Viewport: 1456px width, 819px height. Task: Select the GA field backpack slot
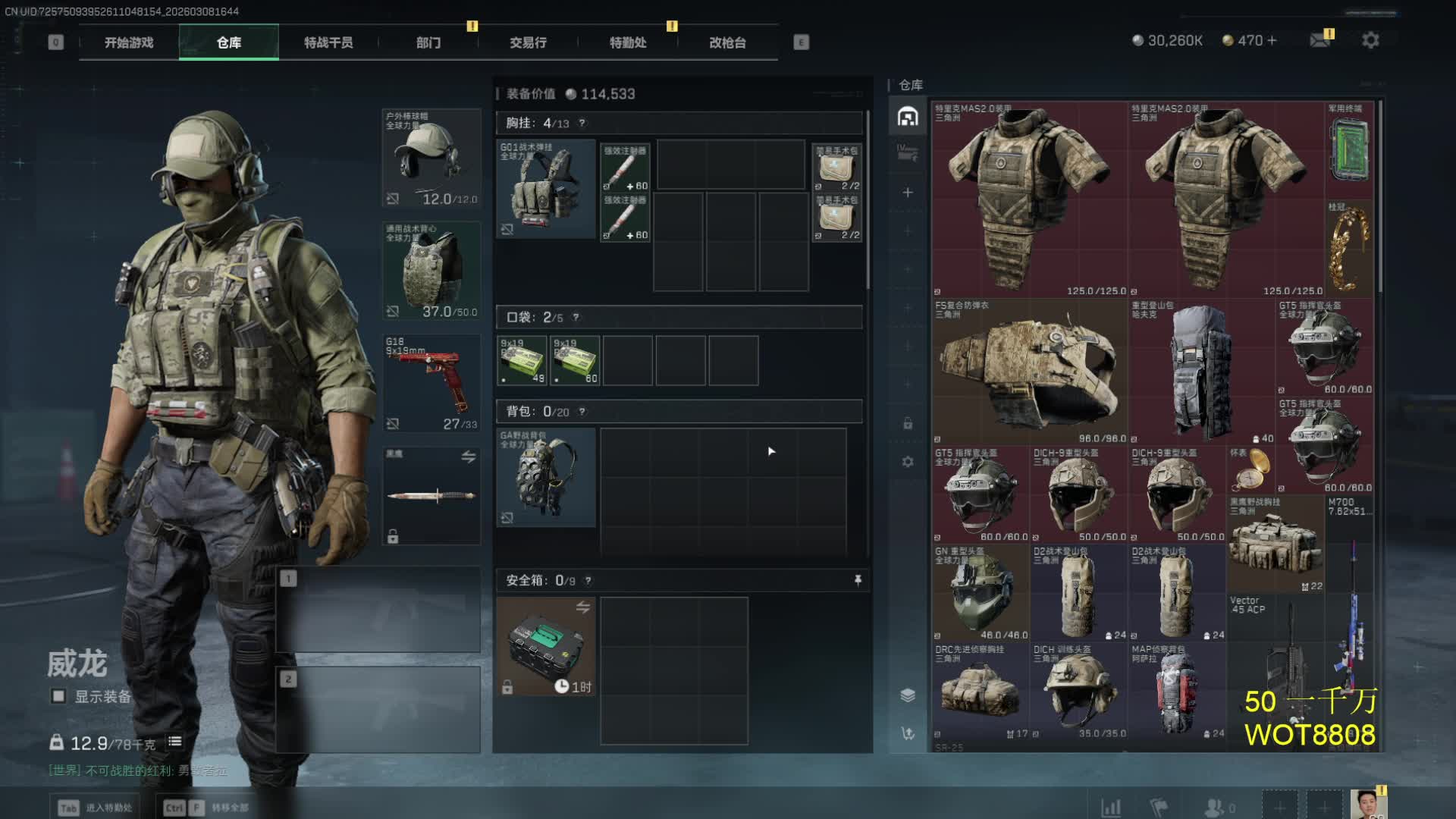tap(545, 477)
